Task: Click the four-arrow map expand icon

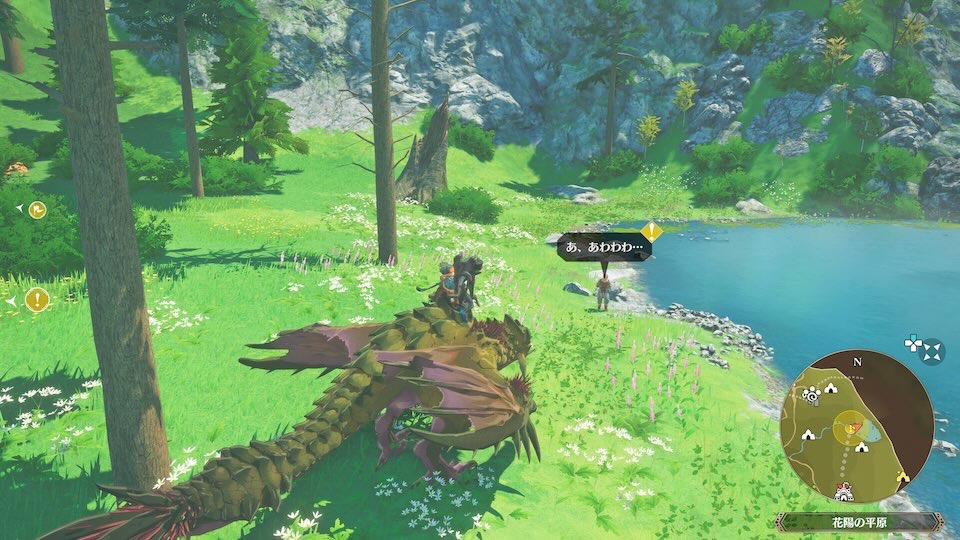Action: click(932, 351)
